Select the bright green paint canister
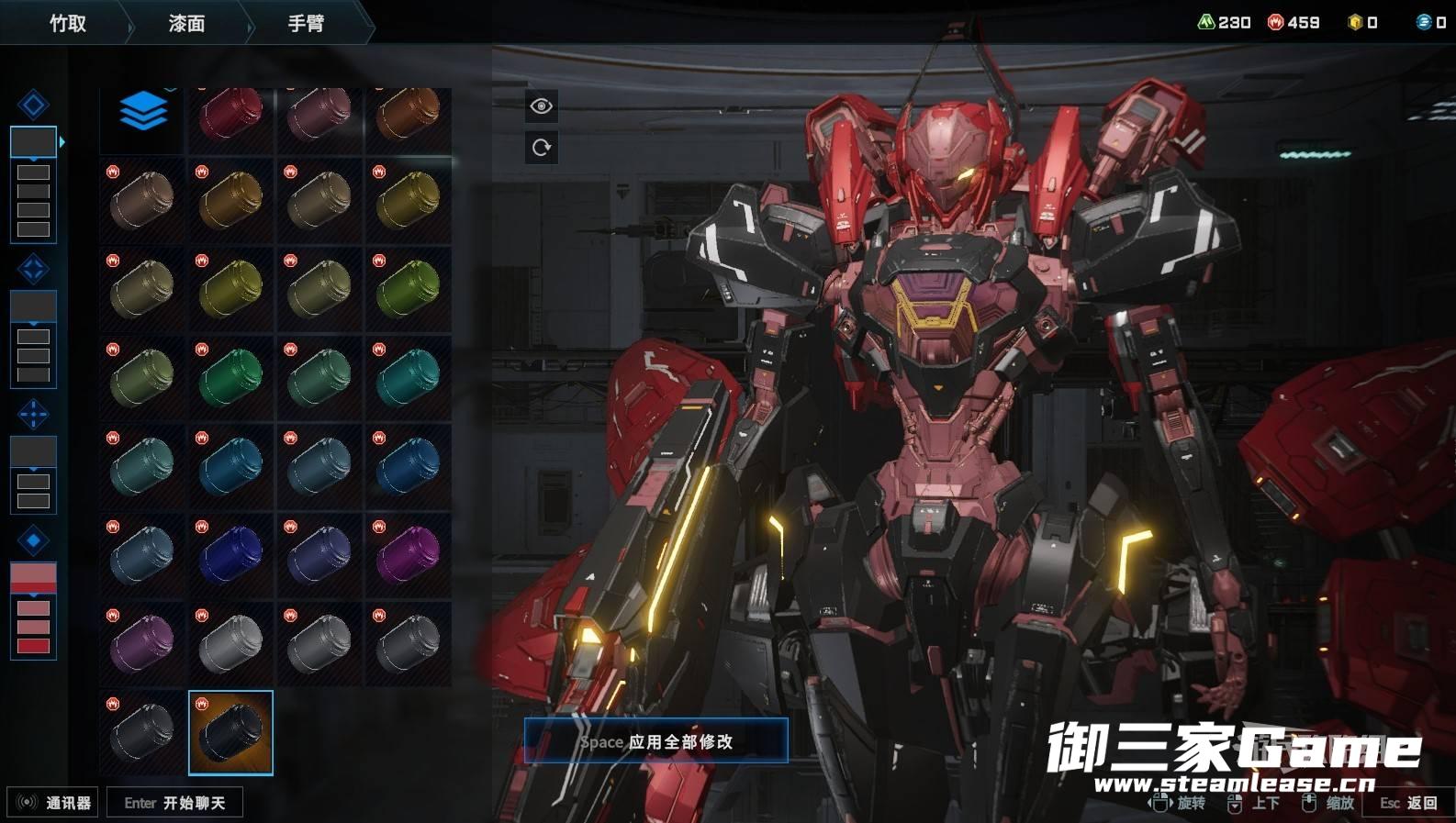This screenshot has width=1456, height=823. [x=230, y=377]
